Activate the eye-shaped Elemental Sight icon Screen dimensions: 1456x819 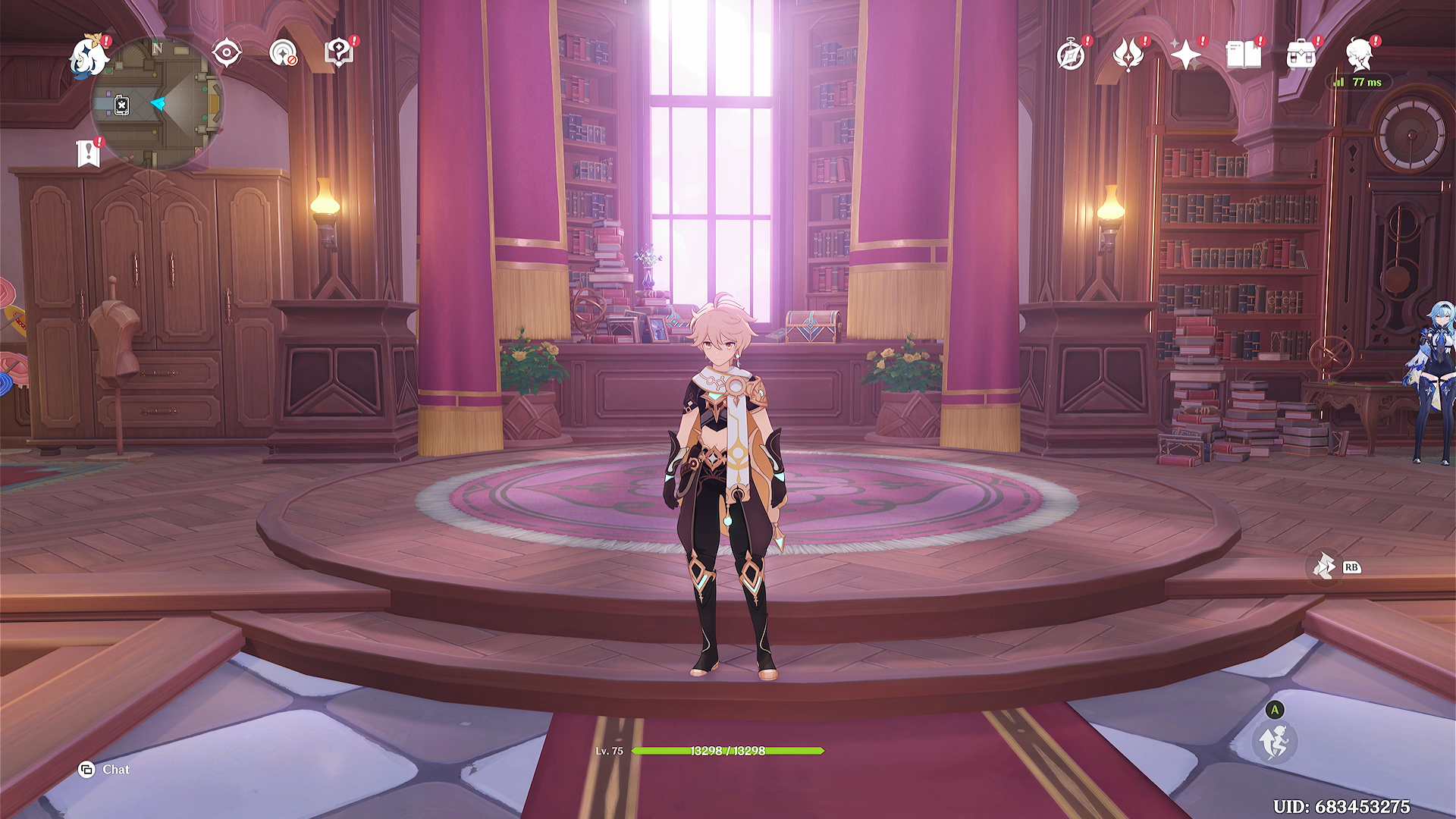click(227, 53)
